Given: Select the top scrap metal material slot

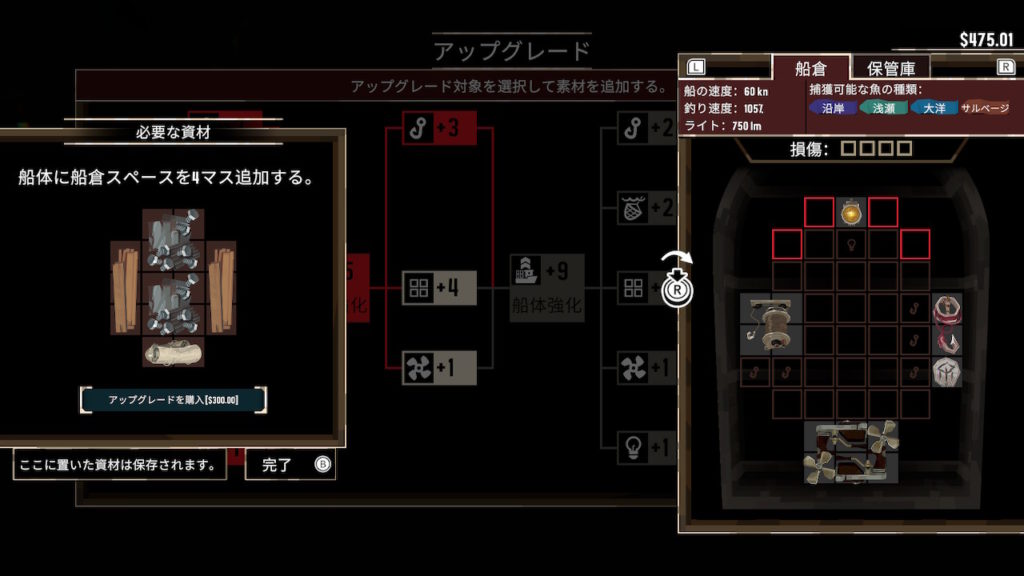Looking at the screenshot, I should point(175,241).
